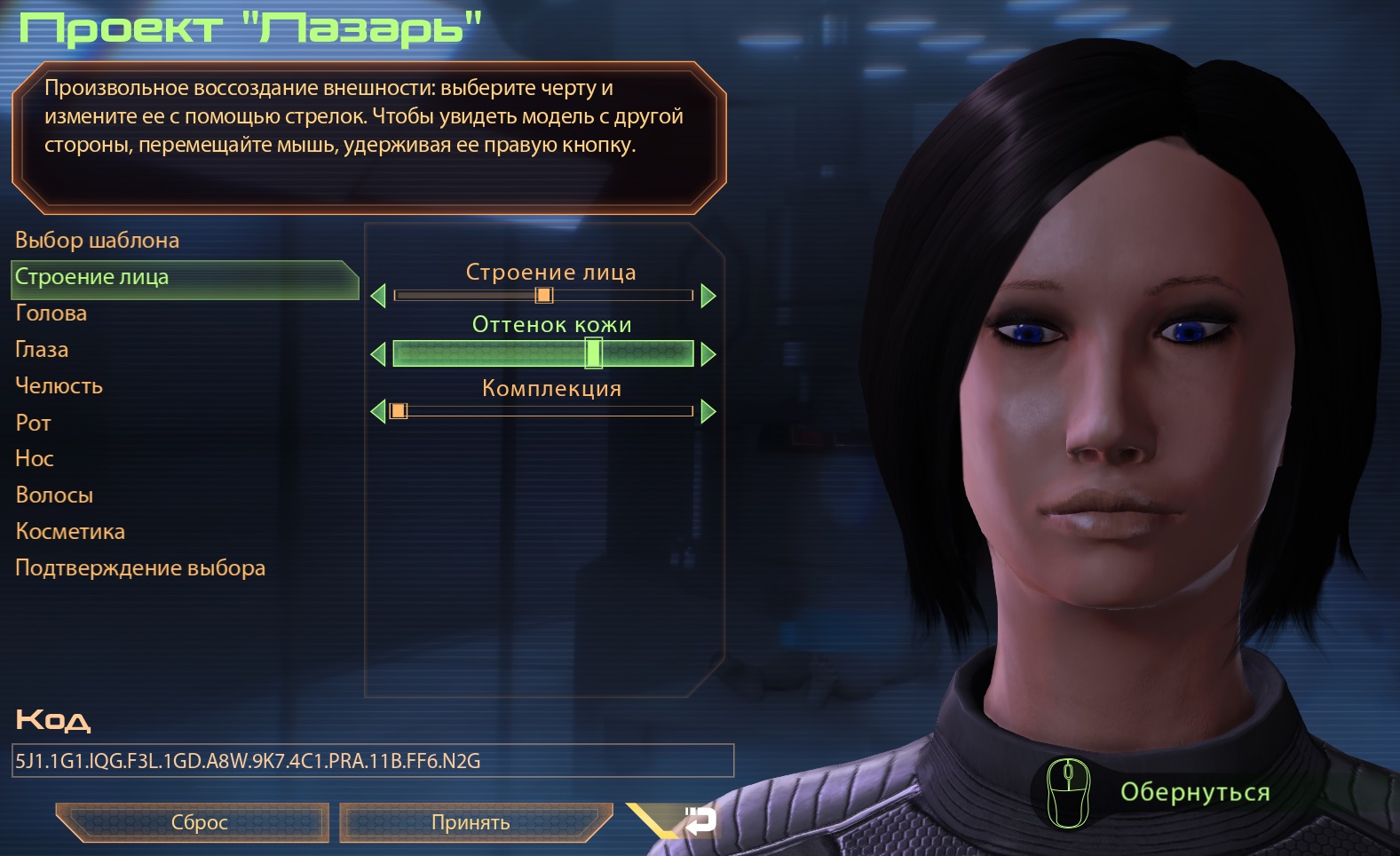Viewport: 1400px width, 856px height.
Task: Choose Подтверждение выбора entry
Action: (140, 568)
